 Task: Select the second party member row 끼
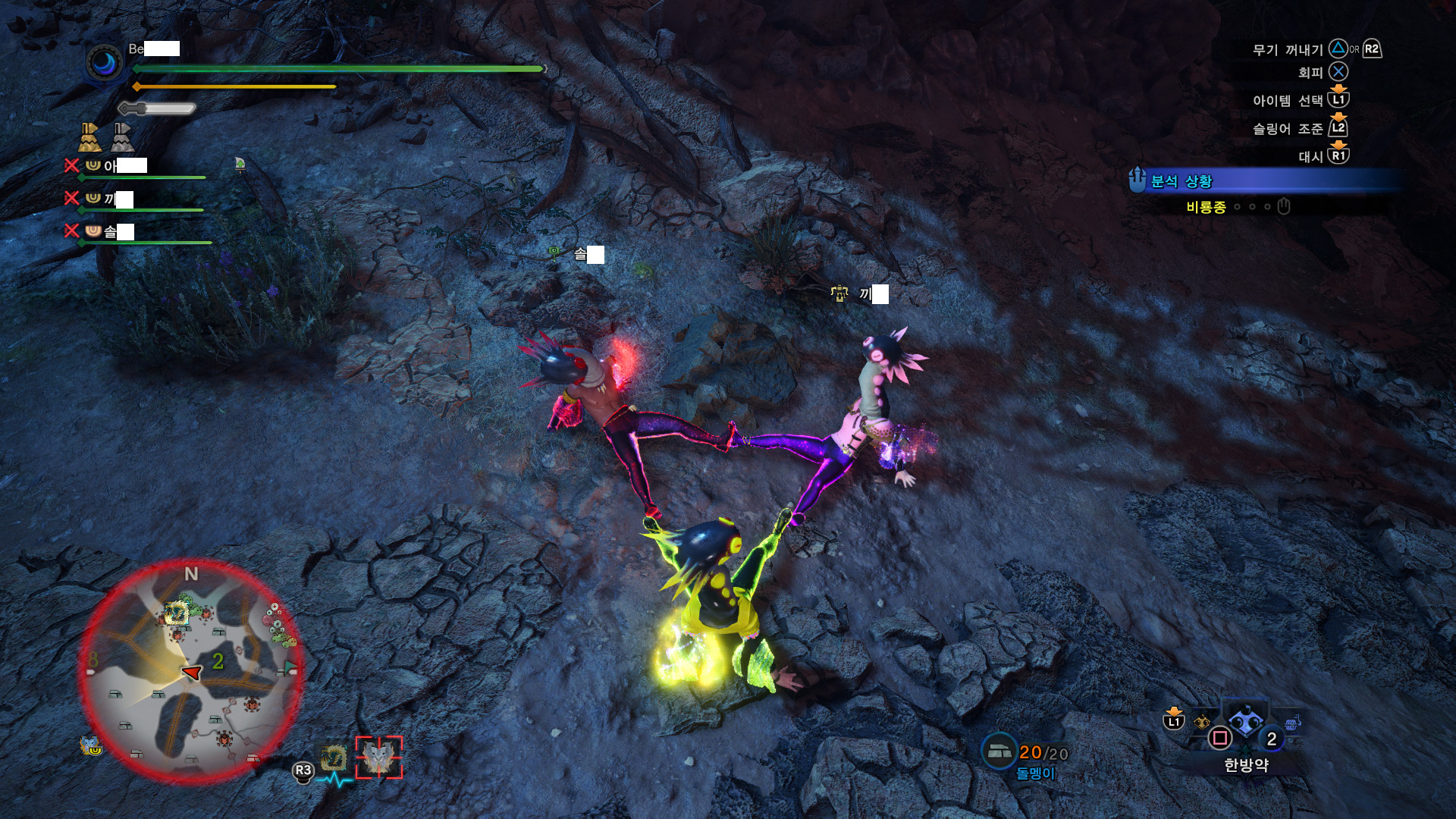pyautogui.click(x=135, y=199)
